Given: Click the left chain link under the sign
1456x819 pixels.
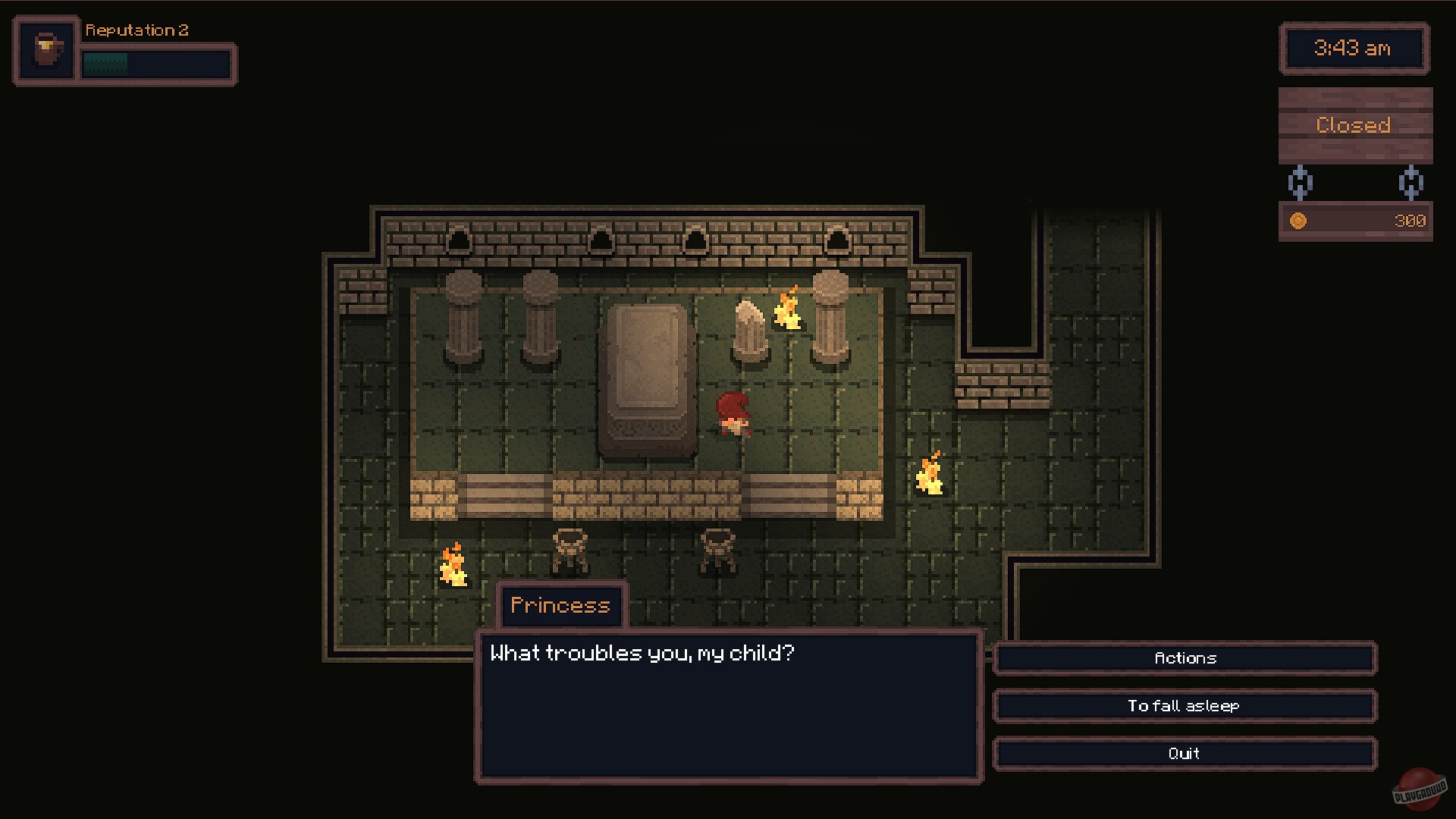Looking at the screenshot, I should pos(1301,183).
